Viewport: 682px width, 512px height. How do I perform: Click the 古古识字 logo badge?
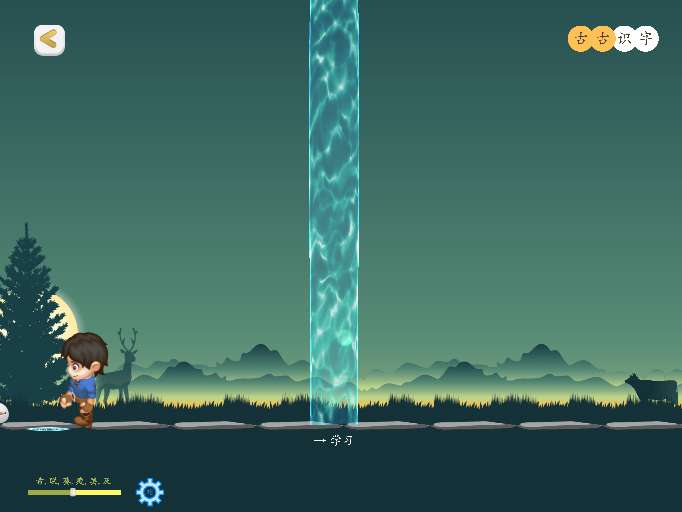[613, 39]
